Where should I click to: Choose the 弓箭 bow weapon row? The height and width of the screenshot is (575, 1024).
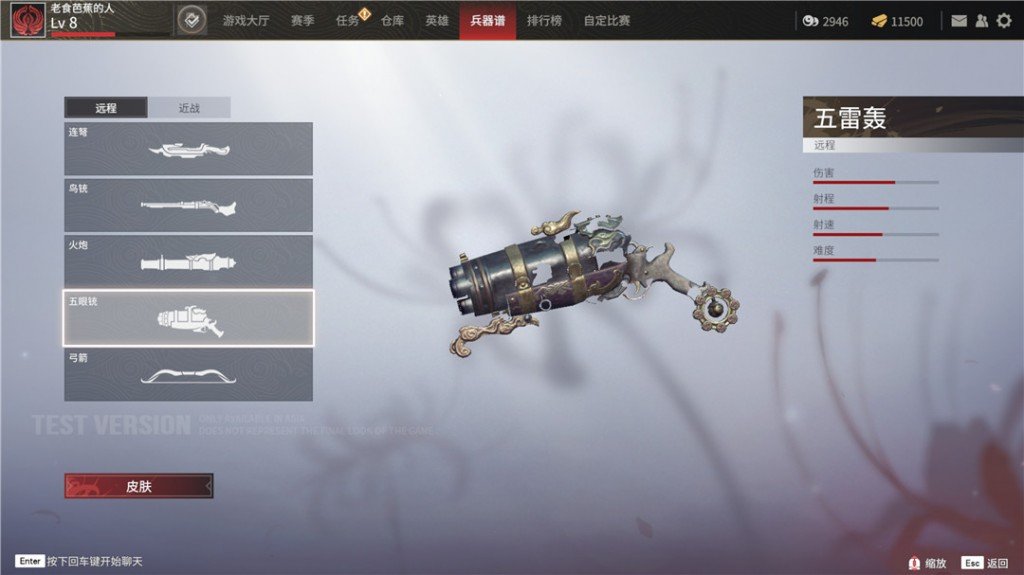point(188,374)
